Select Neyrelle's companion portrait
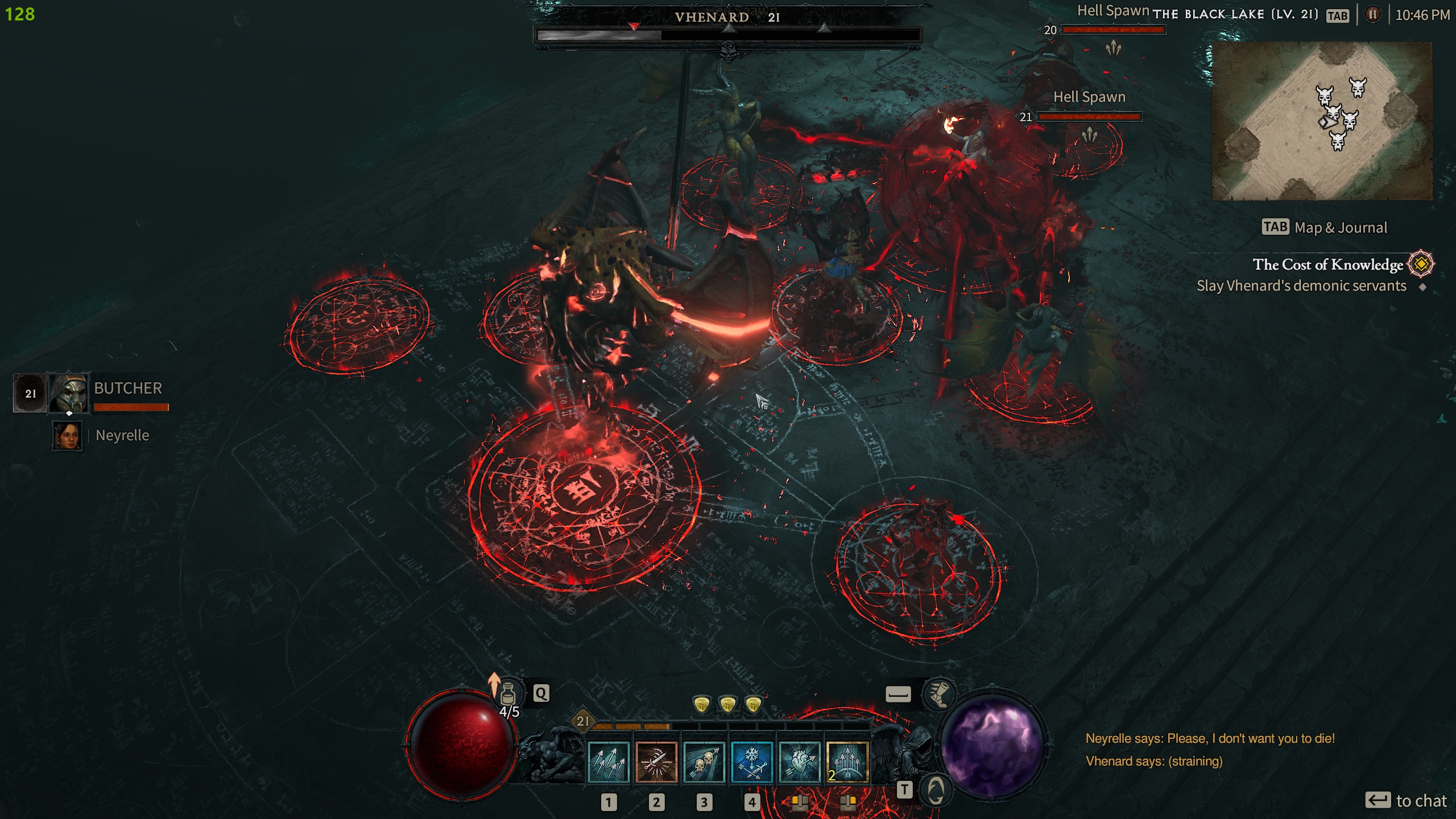This screenshot has width=1456, height=819. (67, 436)
